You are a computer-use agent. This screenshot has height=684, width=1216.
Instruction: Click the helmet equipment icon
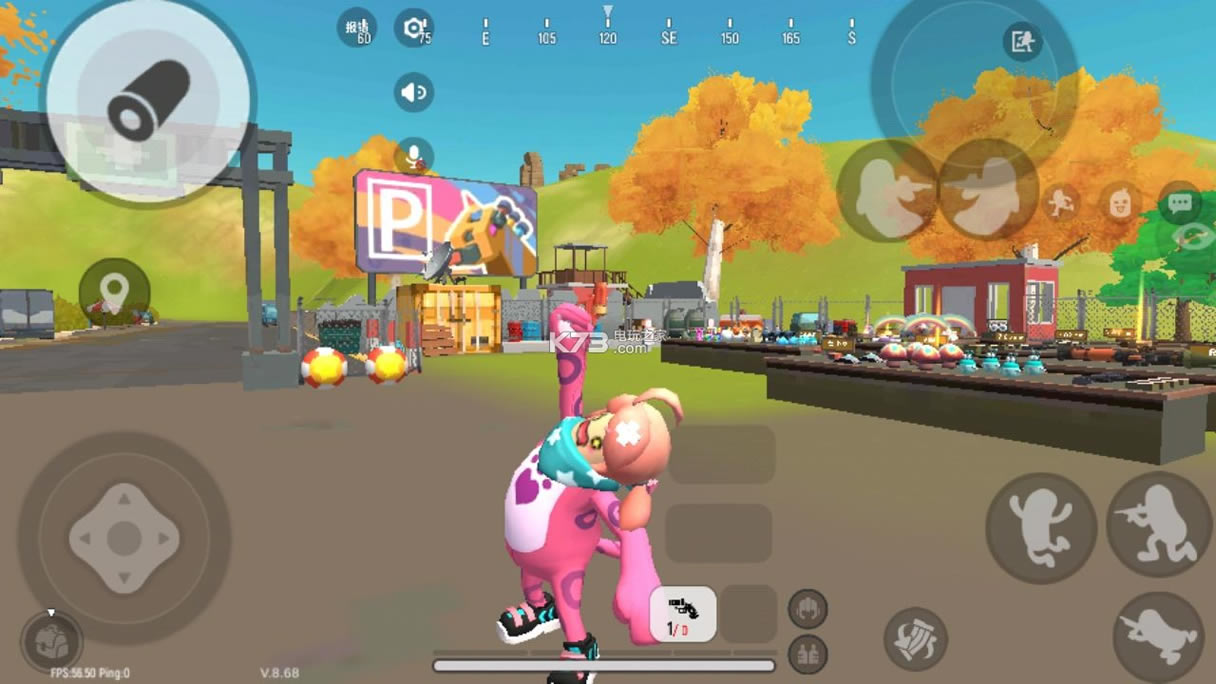tap(807, 608)
